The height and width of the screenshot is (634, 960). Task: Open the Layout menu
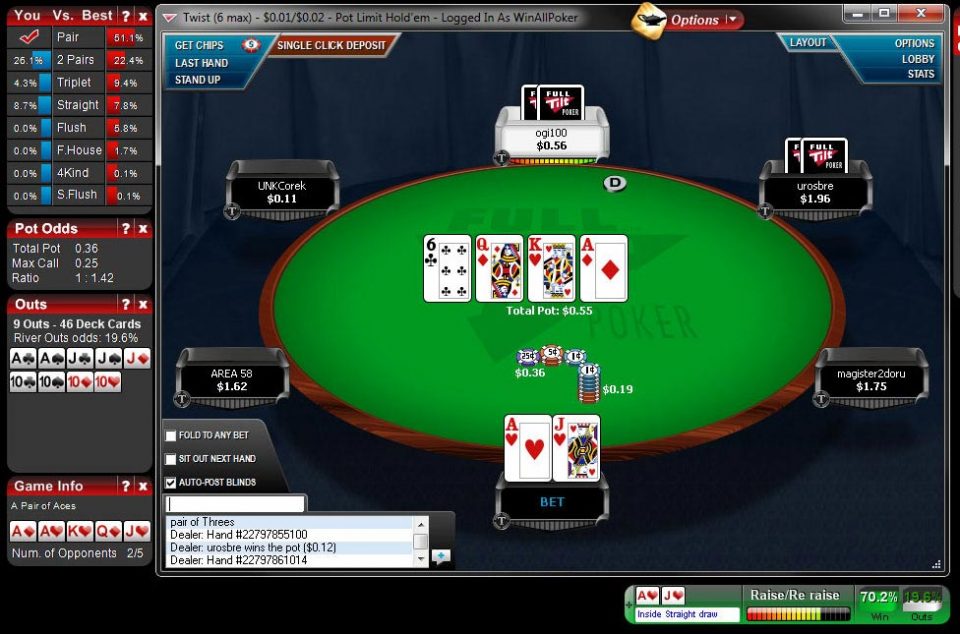(x=808, y=43)
